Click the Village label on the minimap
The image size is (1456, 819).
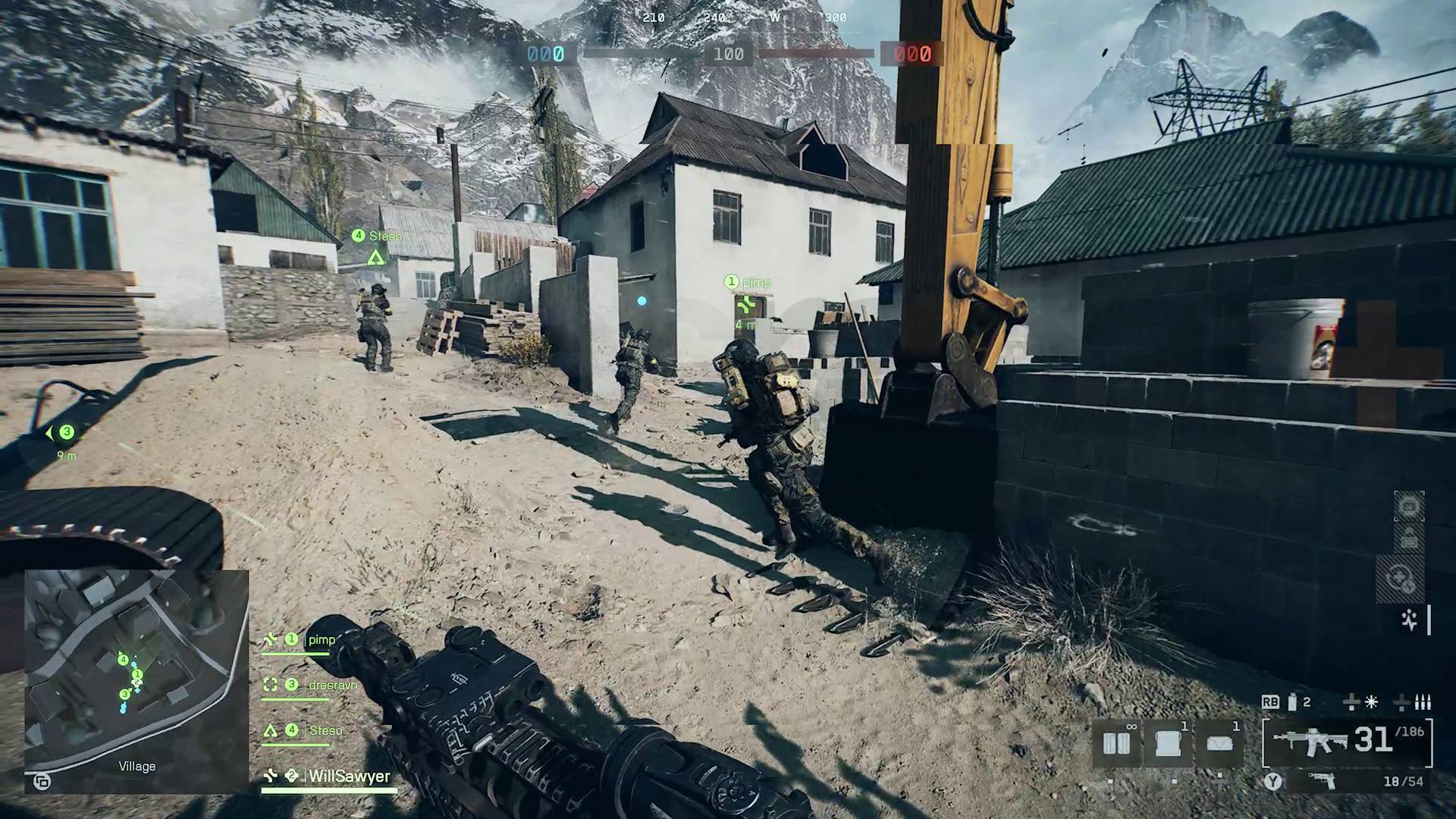(136, 766)
